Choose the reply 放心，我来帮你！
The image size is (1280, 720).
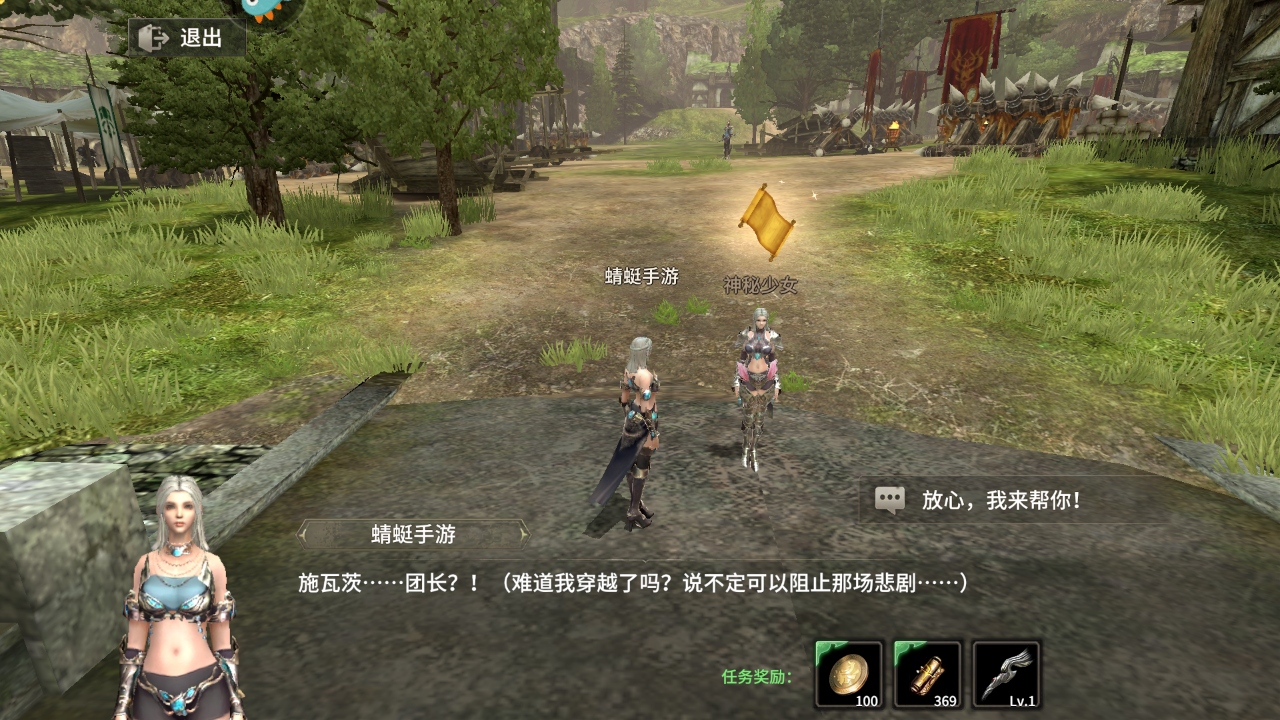(x=1000, y=500)
